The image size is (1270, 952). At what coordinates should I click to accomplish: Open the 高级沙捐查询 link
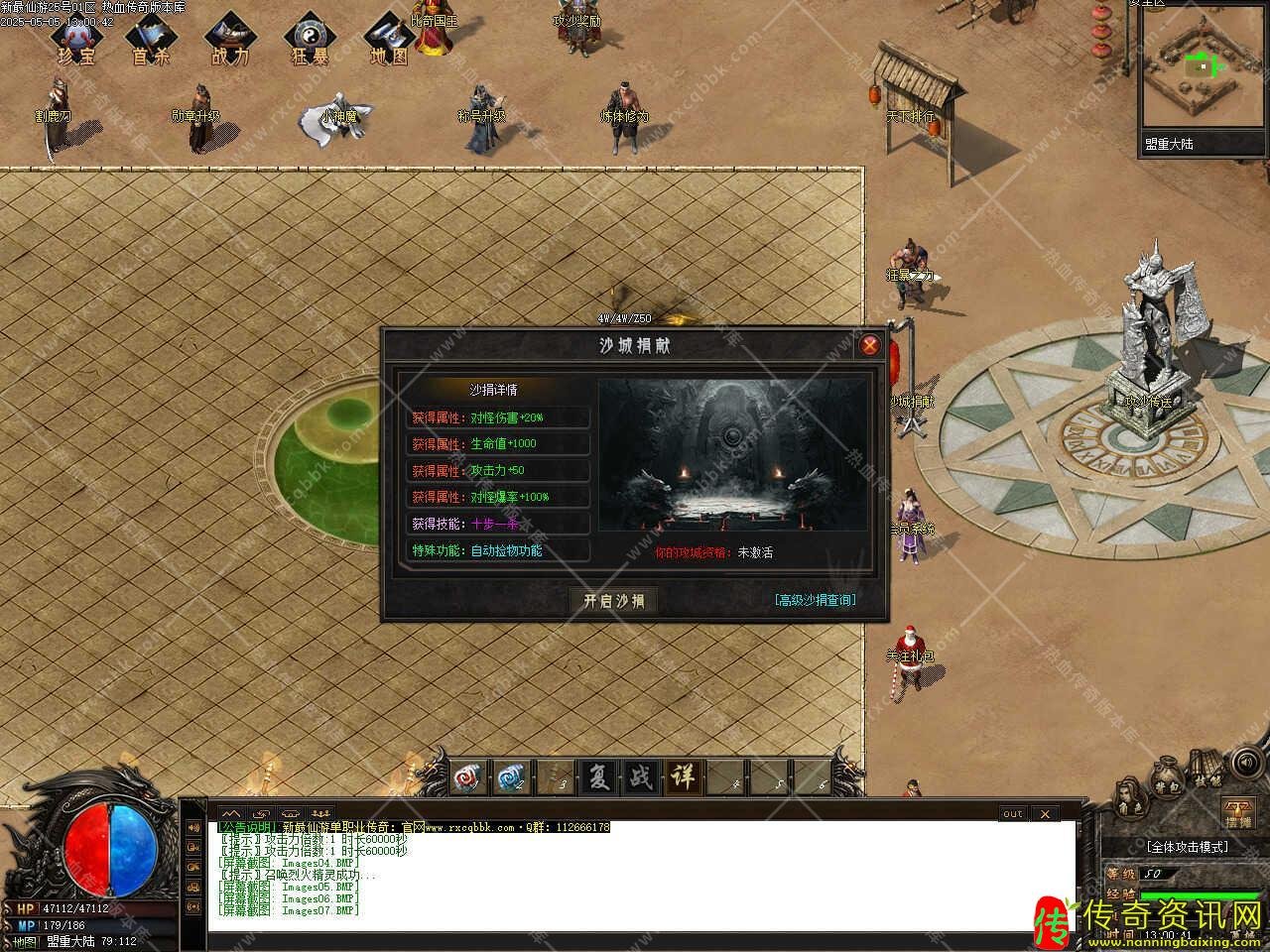[x=816, y=600]
